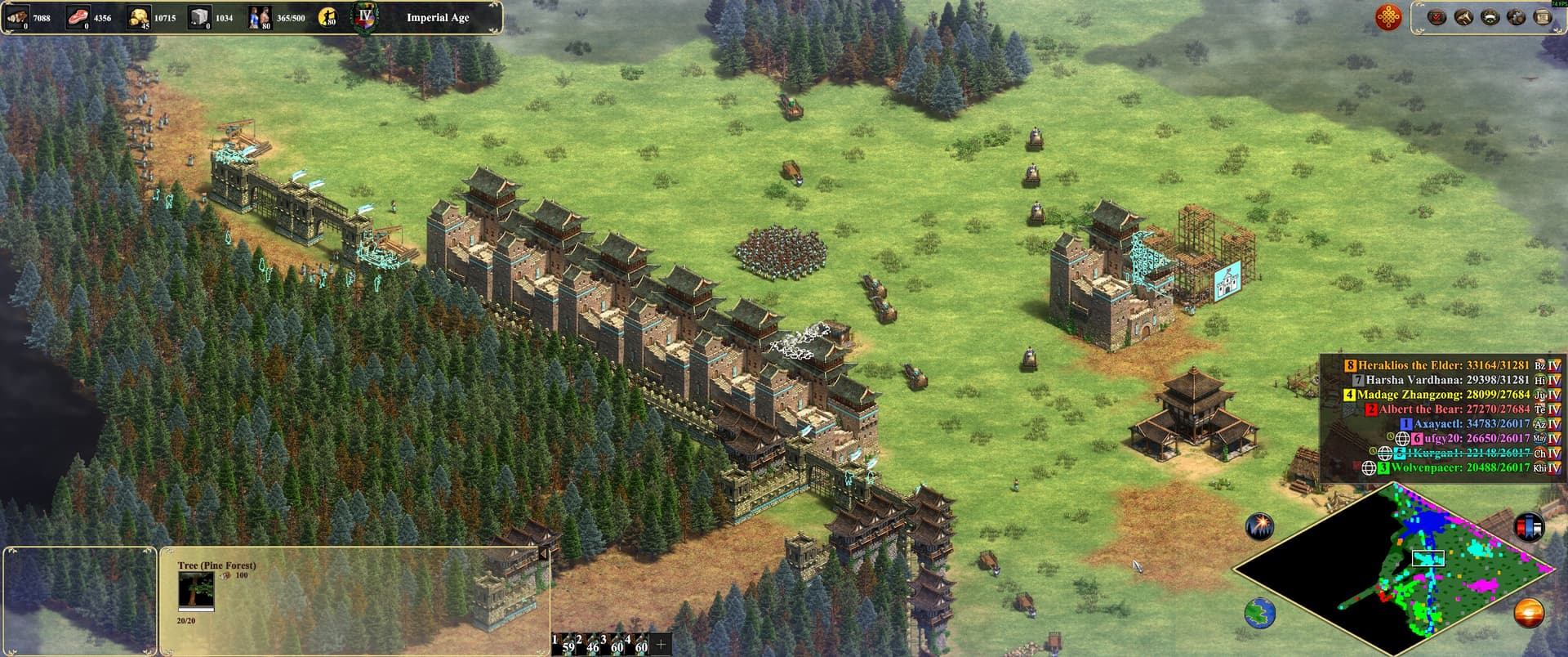Switch minimap mode with the globe button
Screen dimensions: 1568x657
tap(1260, 613)
